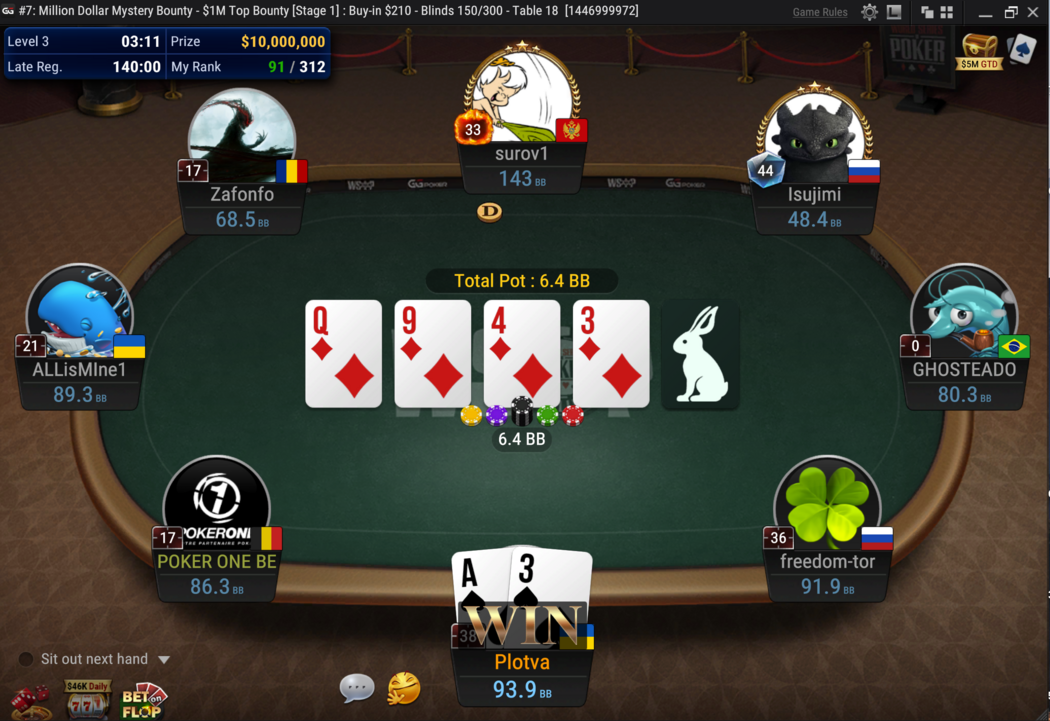Open settings via the gear icon
This screenshot has width=1050, height=721.
tap(869, 12)
